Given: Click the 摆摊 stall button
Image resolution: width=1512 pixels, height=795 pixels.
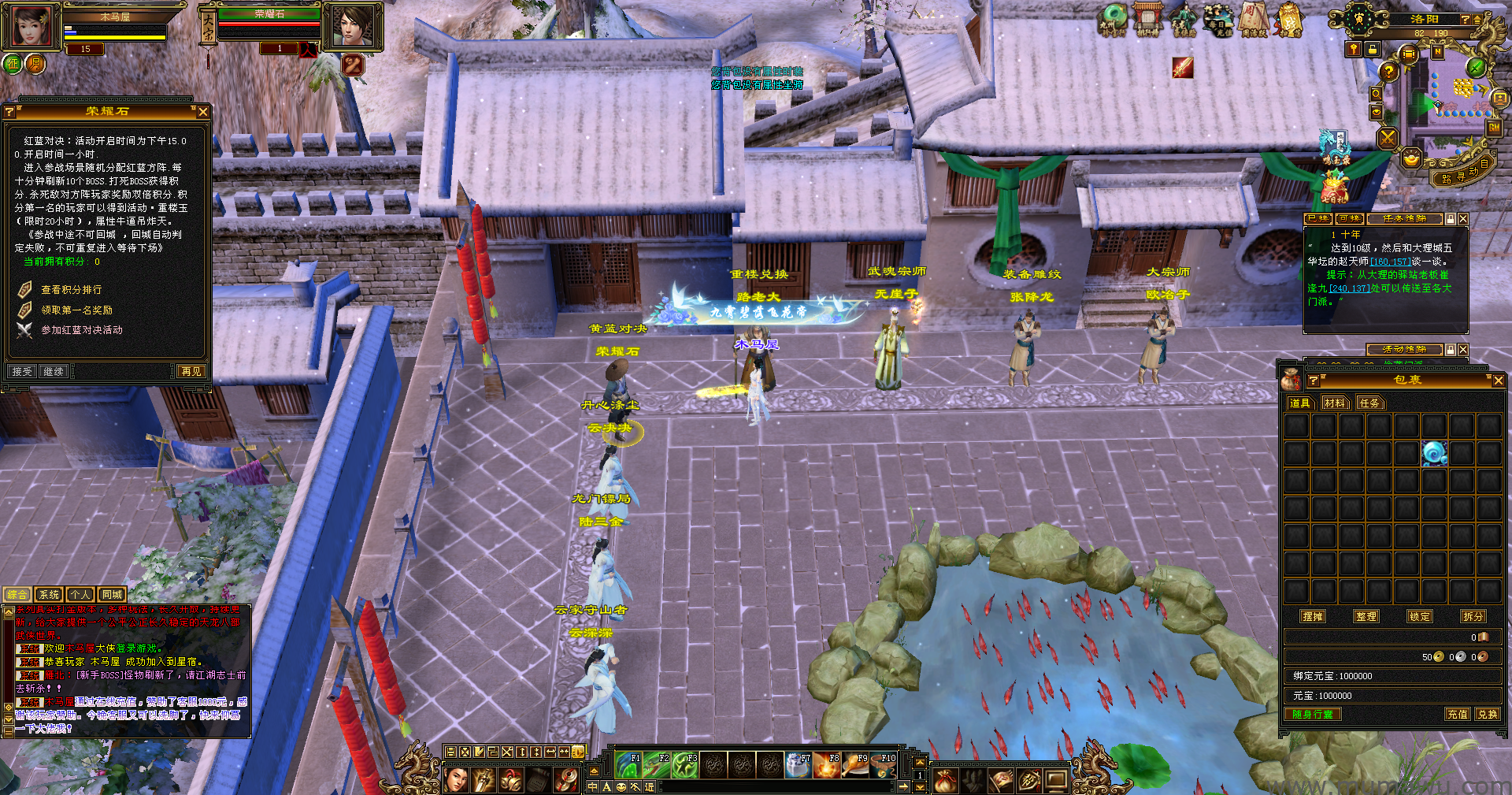Looking at the screenshot, I should [x=1313, y=616].
